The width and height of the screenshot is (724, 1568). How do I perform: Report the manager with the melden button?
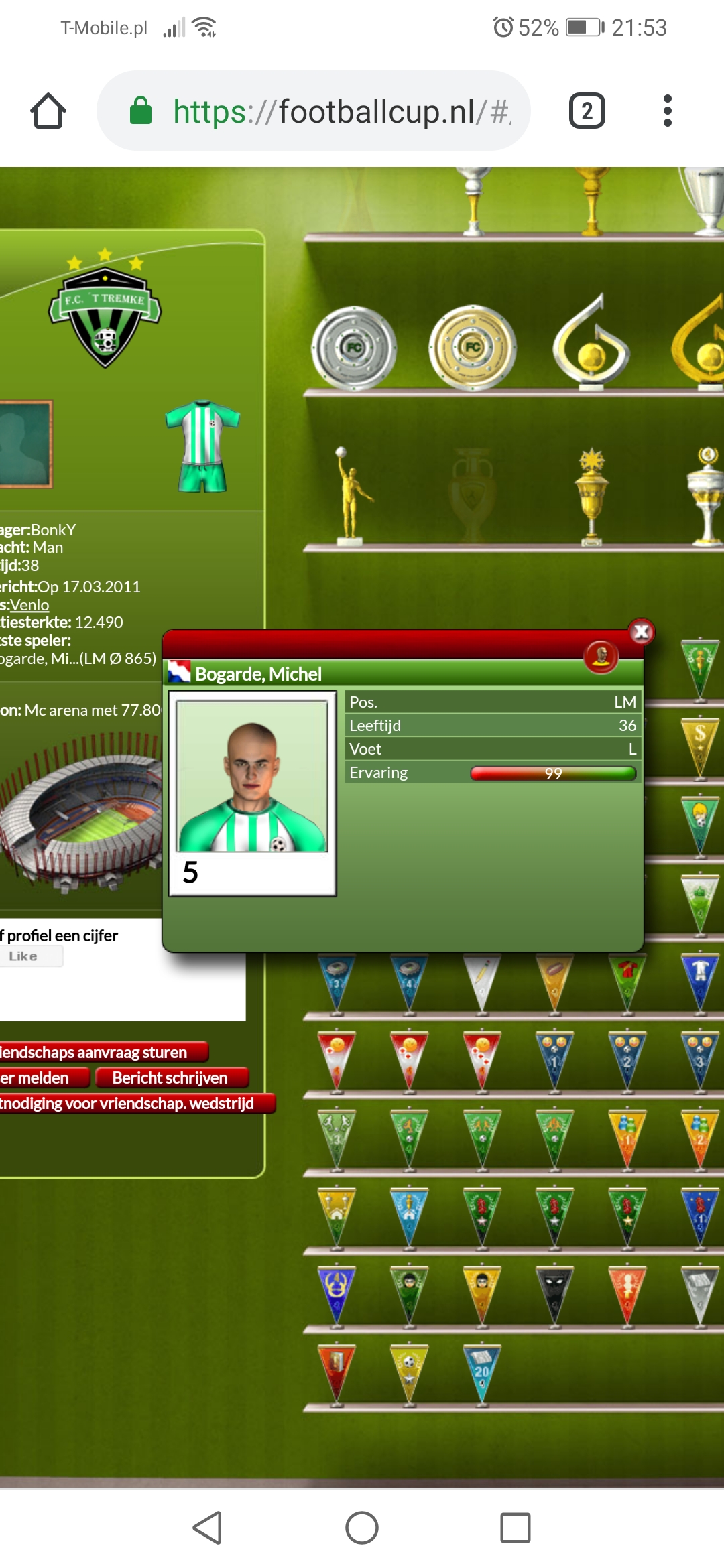40,1078
